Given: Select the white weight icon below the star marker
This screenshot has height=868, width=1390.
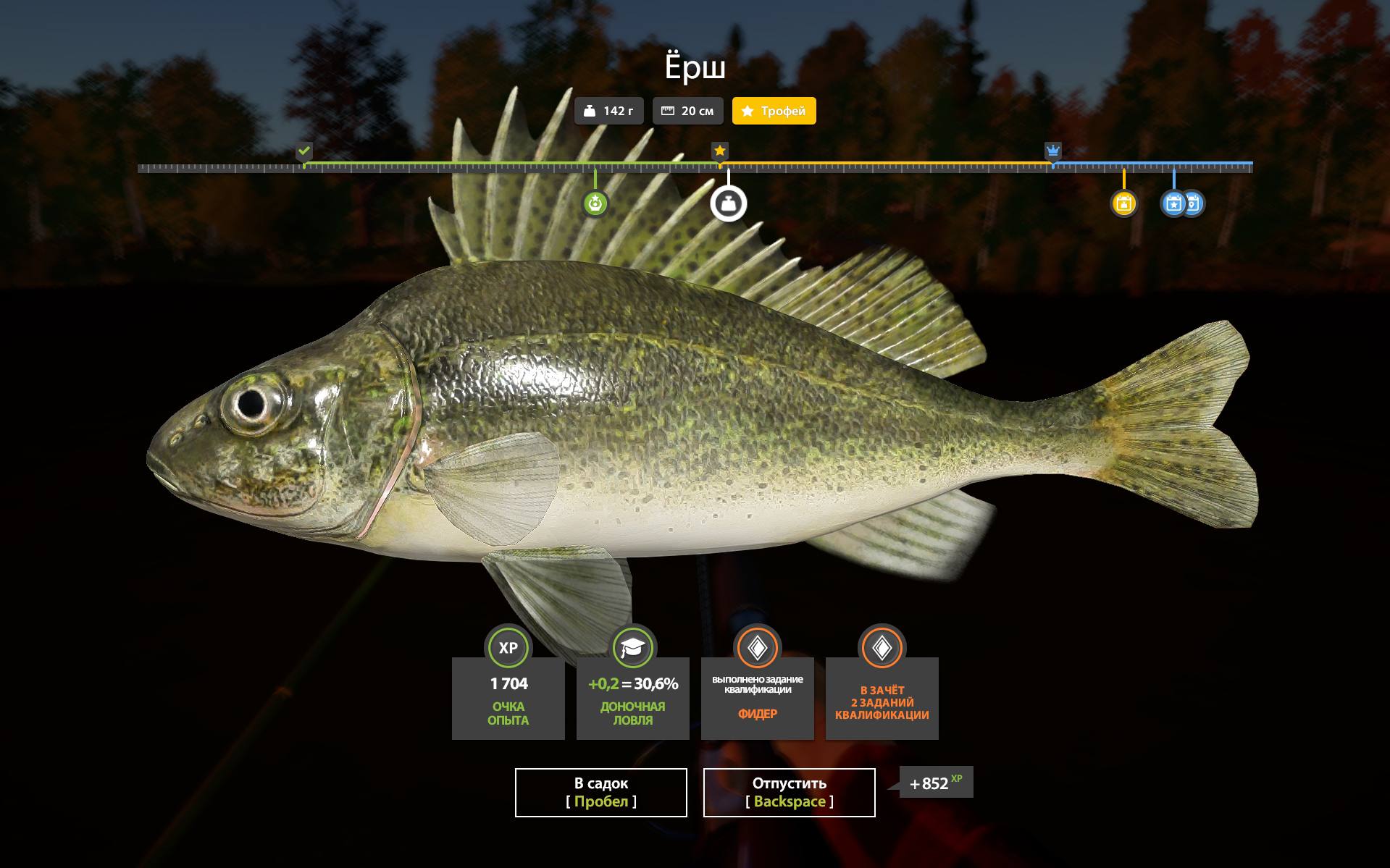Looking at the screenshot, I should [728, 202].
